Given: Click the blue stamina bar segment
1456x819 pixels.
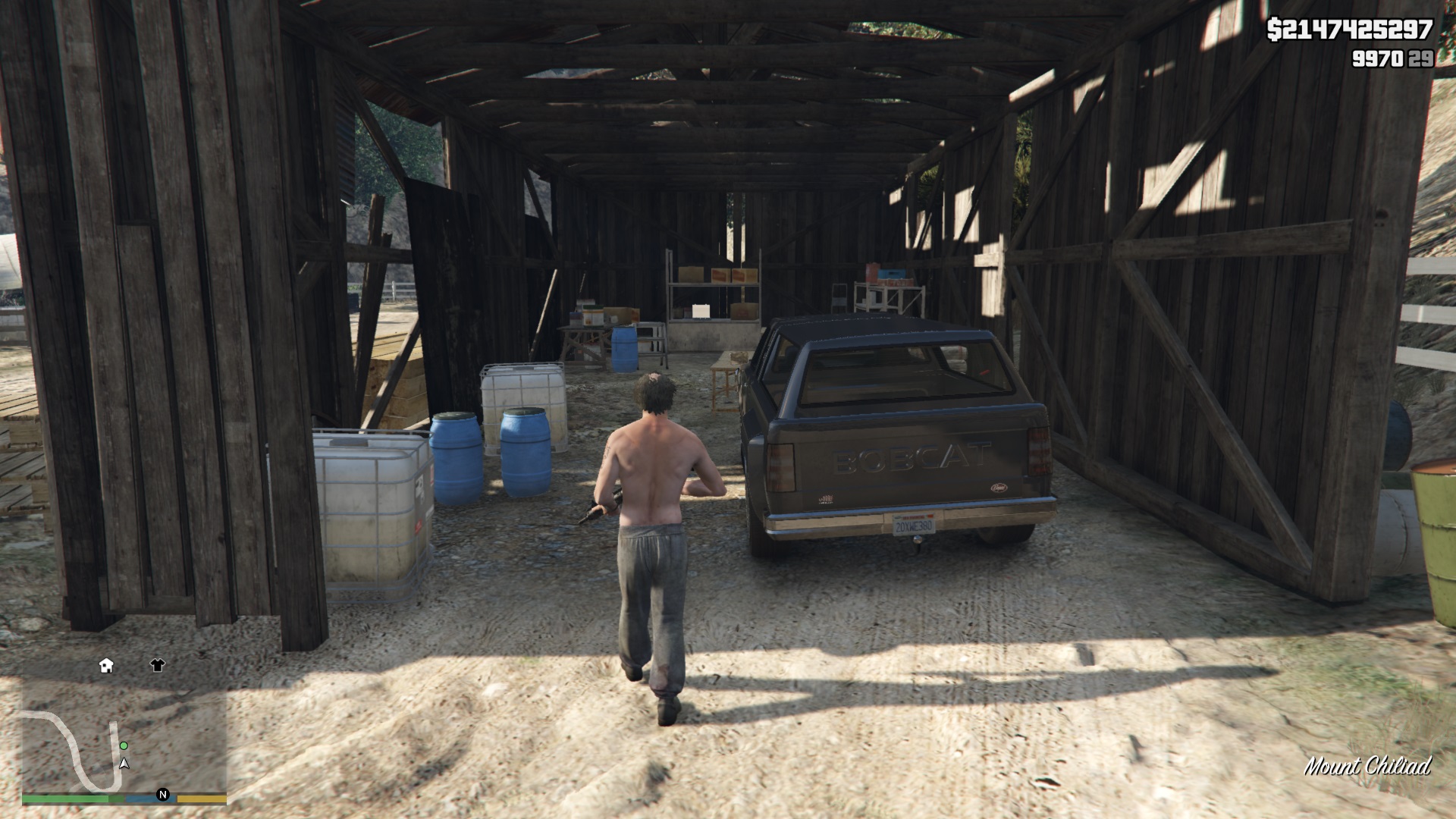Looking at the screenshot, I should (149, 798).
